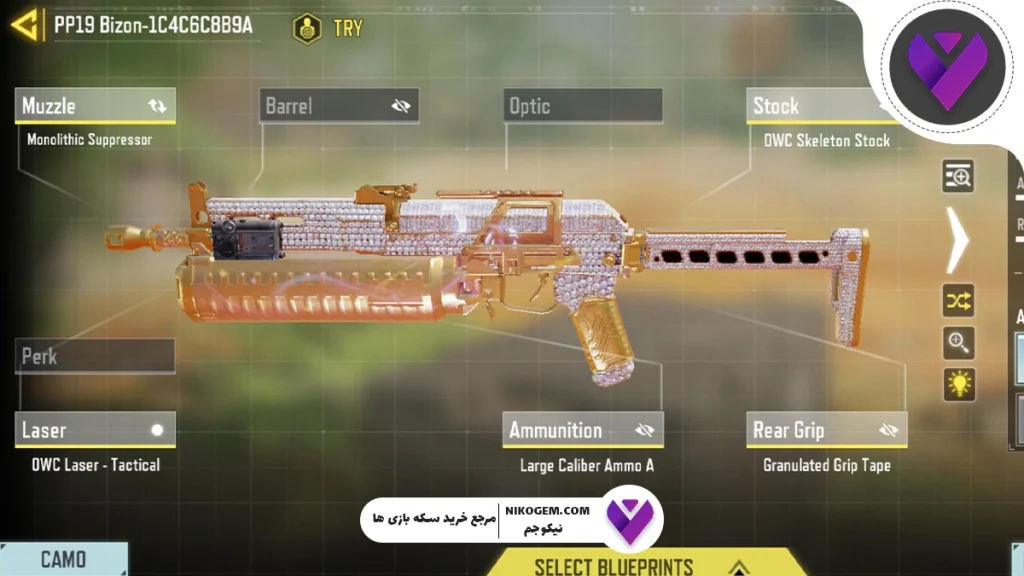Viewport: 1024px width, 576px height.
Task: Open the CAMO menu
Action: pos(63,559)
